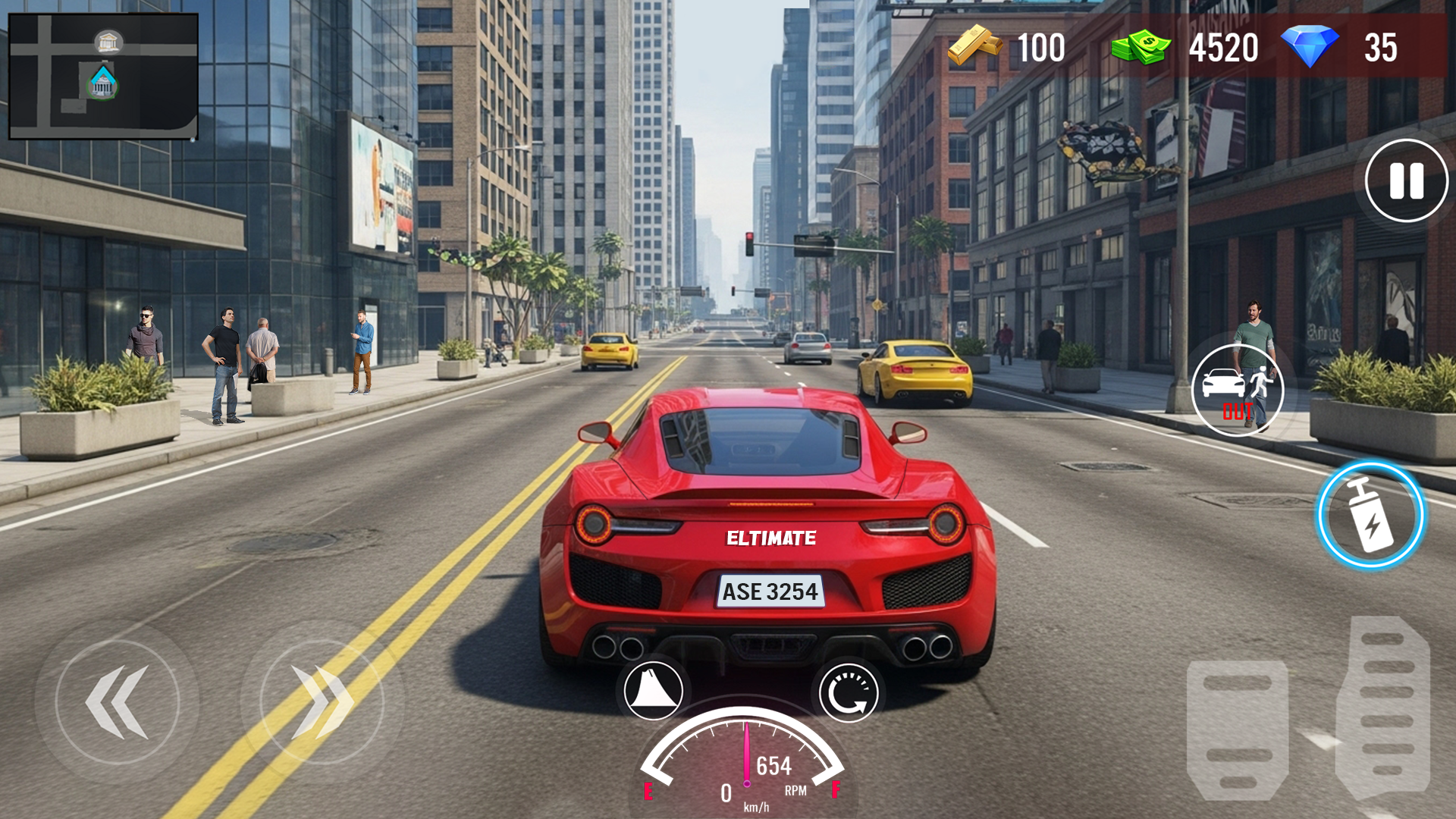Steer right with the right arrow

coord(318,701)
